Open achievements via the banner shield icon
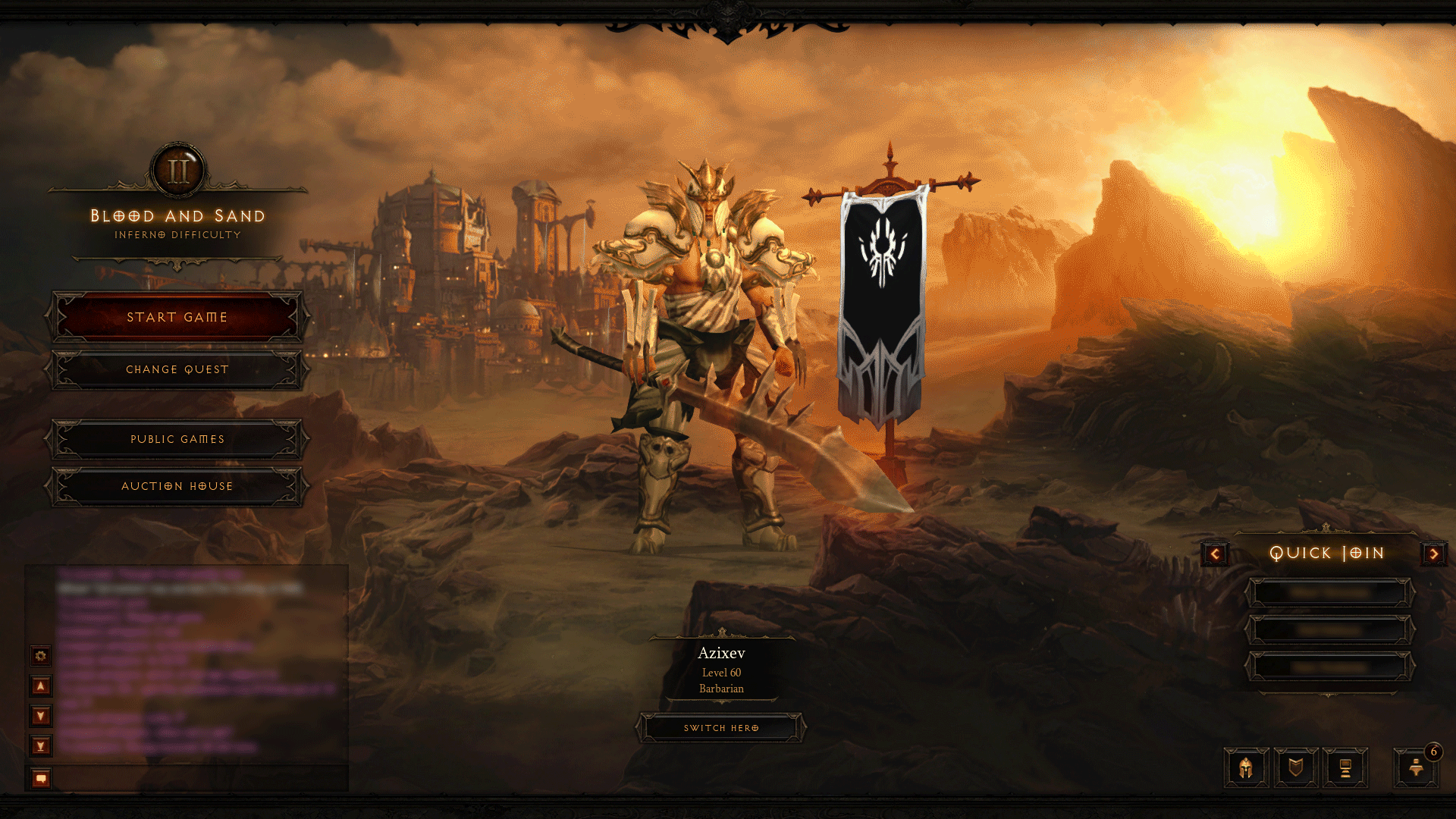1456x819 pixels. 1295,767
